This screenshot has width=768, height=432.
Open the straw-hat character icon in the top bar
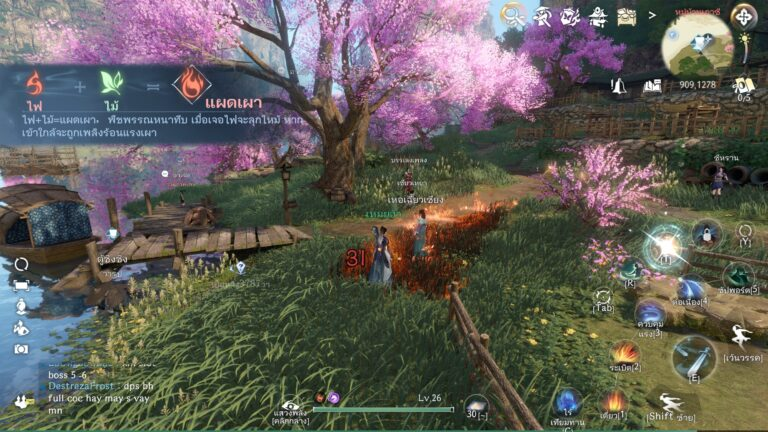point(542,15)
